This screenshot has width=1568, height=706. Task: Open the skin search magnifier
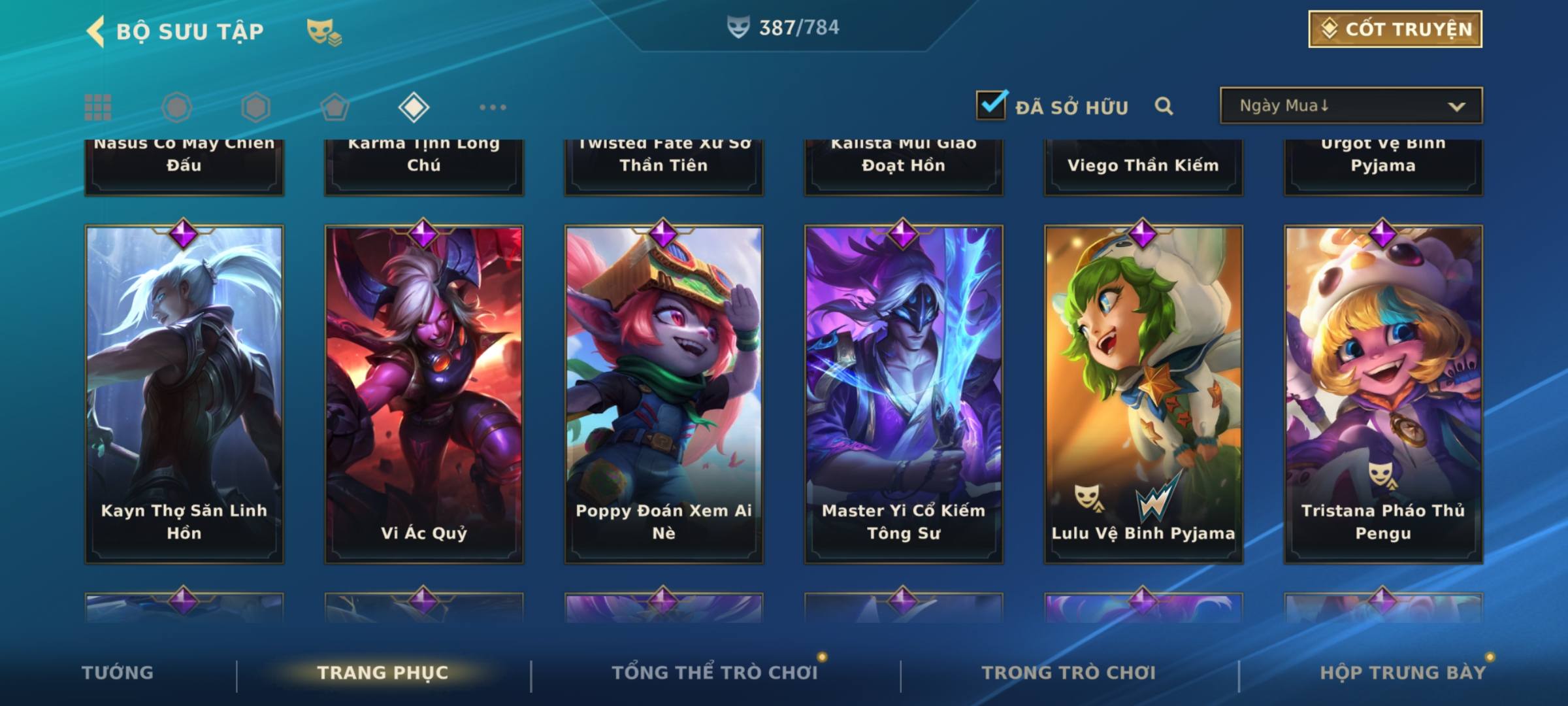pyautogui.click(x=1164, y=106)
